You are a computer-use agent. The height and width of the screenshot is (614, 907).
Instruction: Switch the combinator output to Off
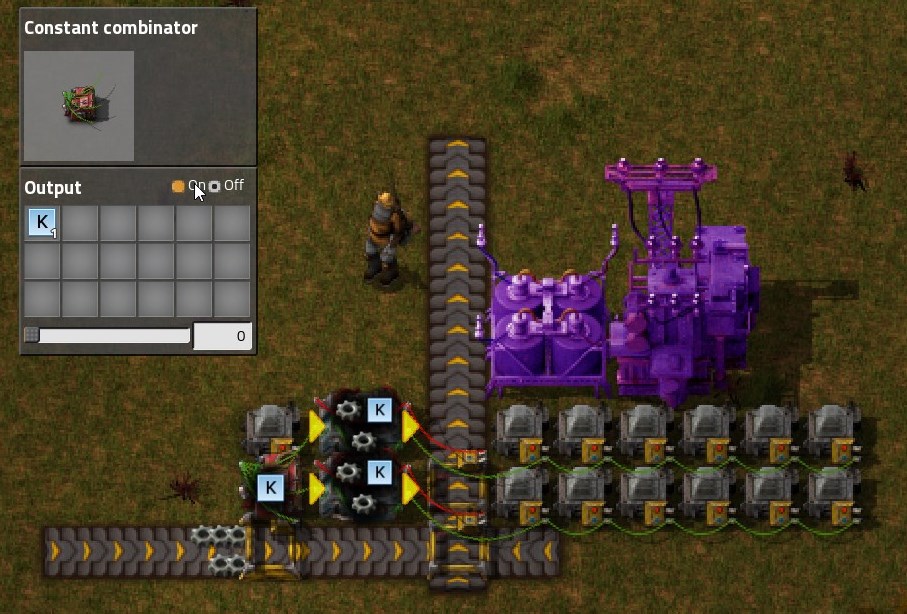coord(214,186)
